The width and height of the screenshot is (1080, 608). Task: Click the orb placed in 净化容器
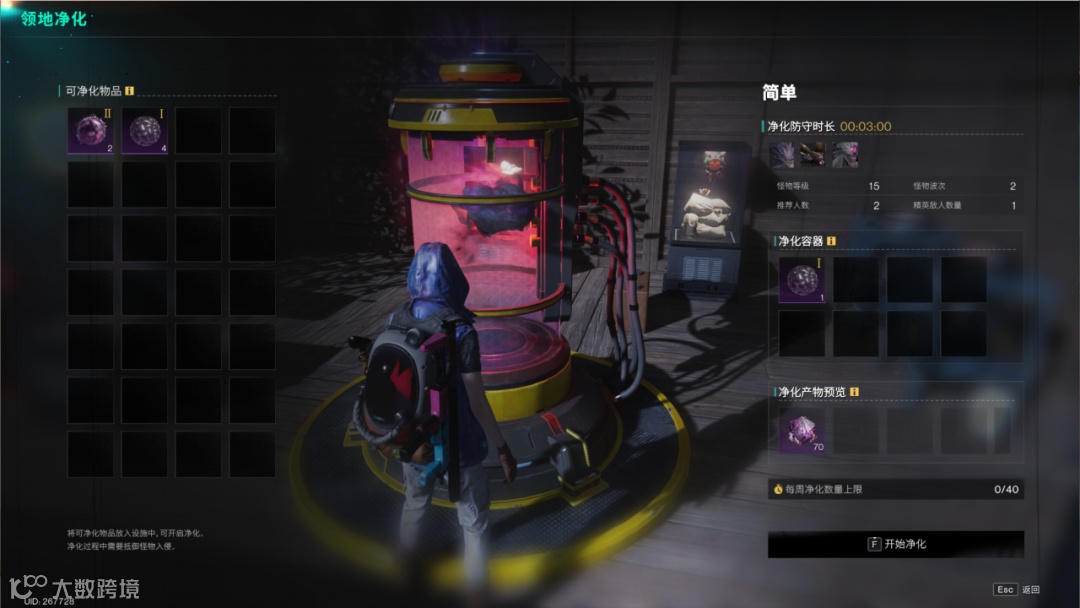(x=802, y=279)
